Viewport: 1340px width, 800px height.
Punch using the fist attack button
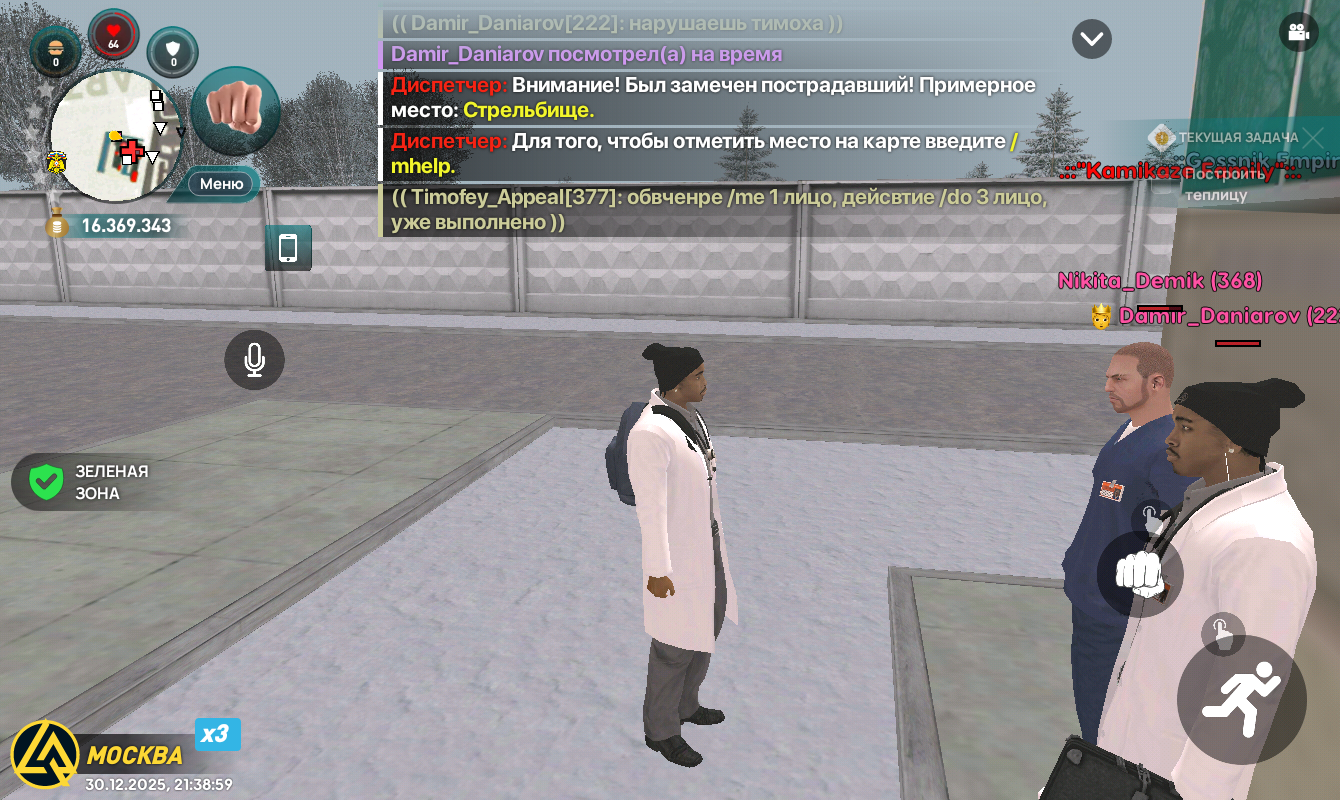[x=1140, y=573]
